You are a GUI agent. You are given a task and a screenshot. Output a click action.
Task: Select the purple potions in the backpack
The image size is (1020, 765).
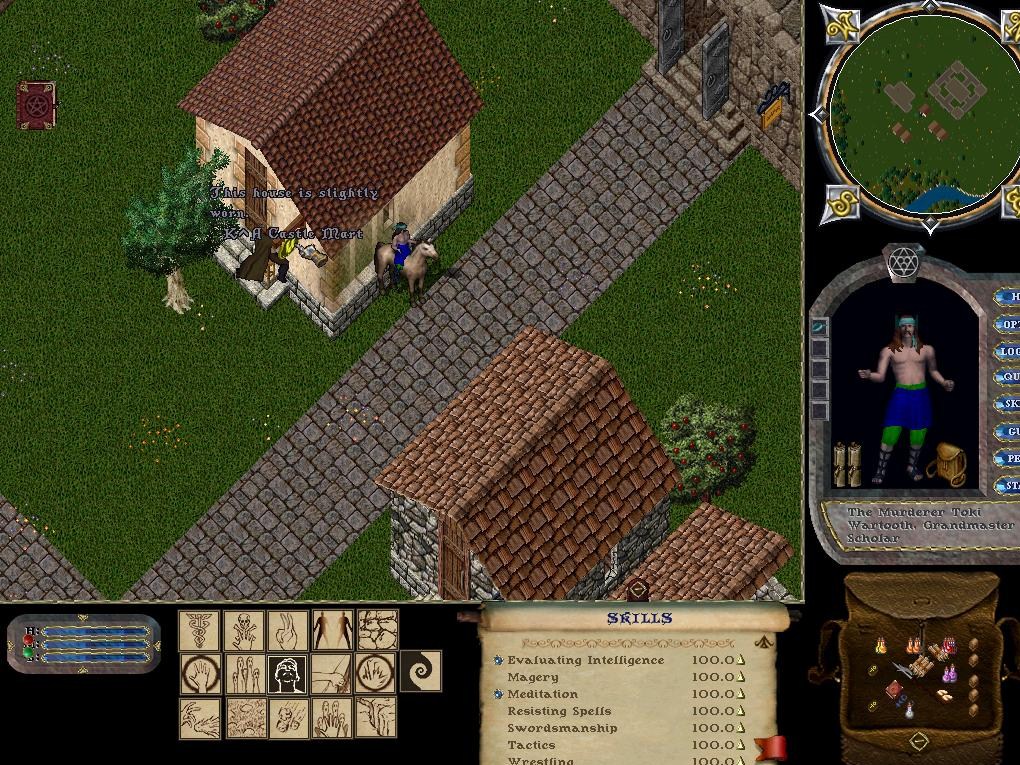pos(949,673)
